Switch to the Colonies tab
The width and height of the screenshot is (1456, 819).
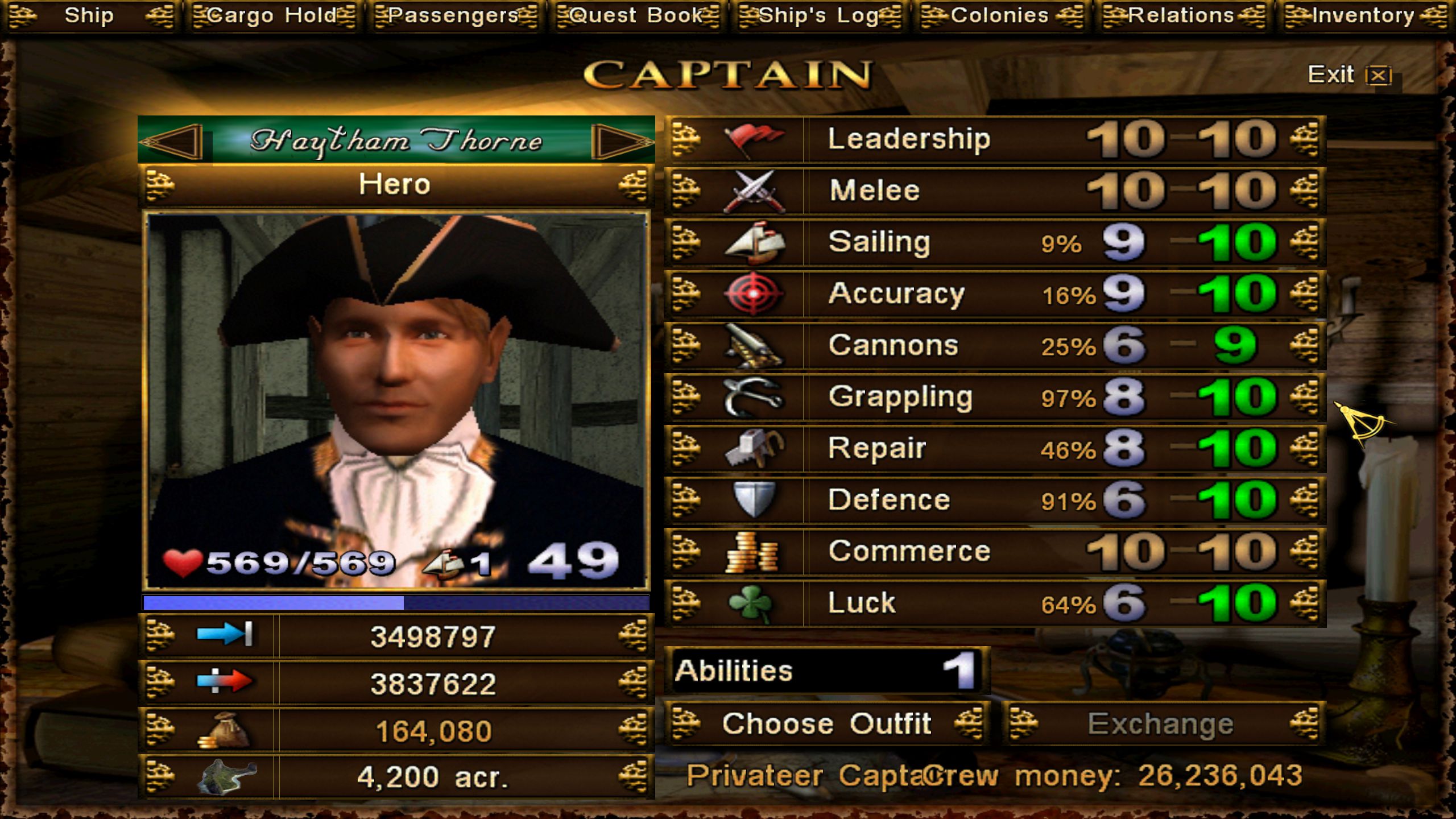click(1001, 15)
